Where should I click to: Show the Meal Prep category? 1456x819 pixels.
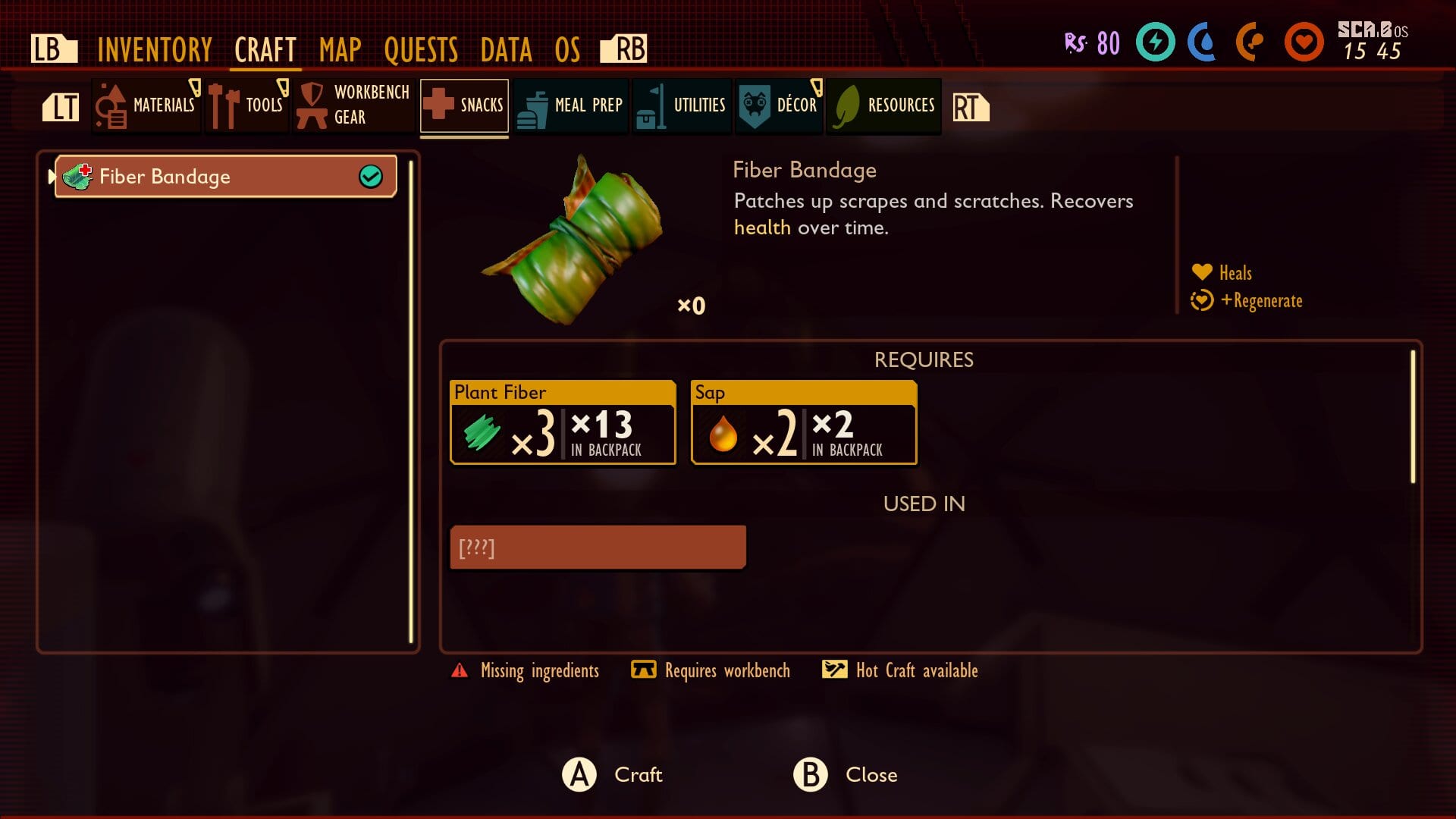point(571,105)
